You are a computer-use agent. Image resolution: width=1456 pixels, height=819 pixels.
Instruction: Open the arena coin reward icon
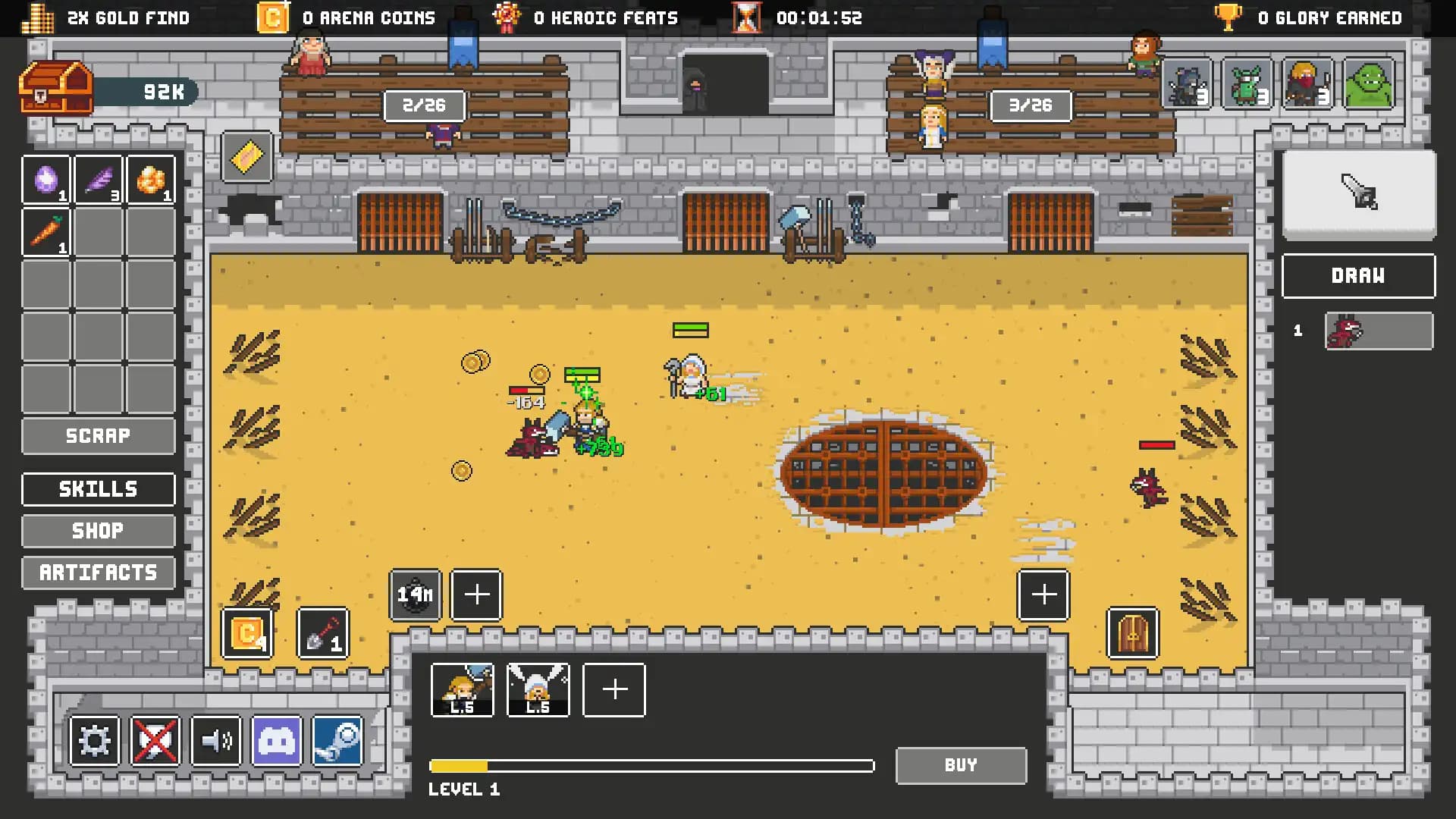coord(246,634)
